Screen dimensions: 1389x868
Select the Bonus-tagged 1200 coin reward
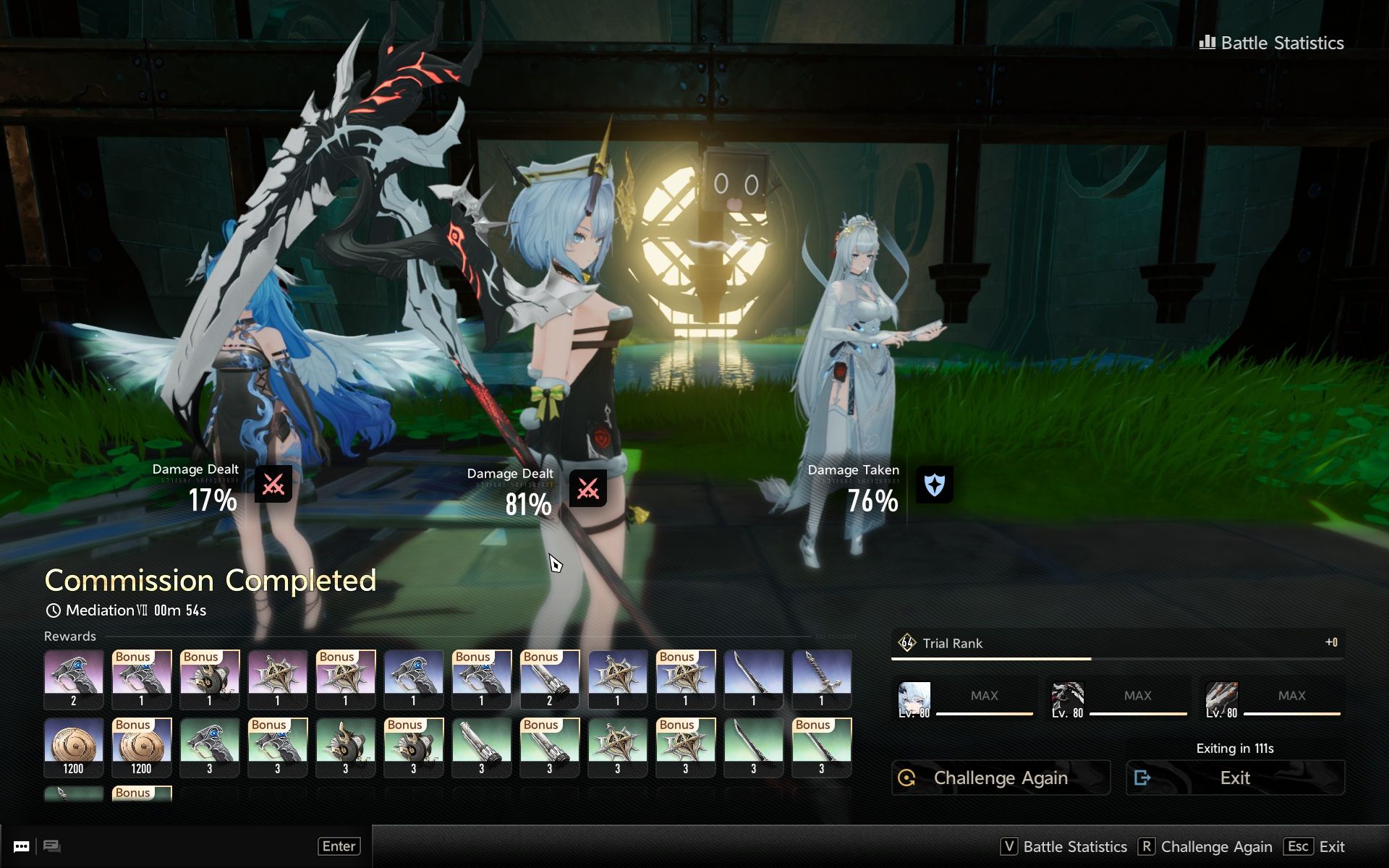(141, 746)
